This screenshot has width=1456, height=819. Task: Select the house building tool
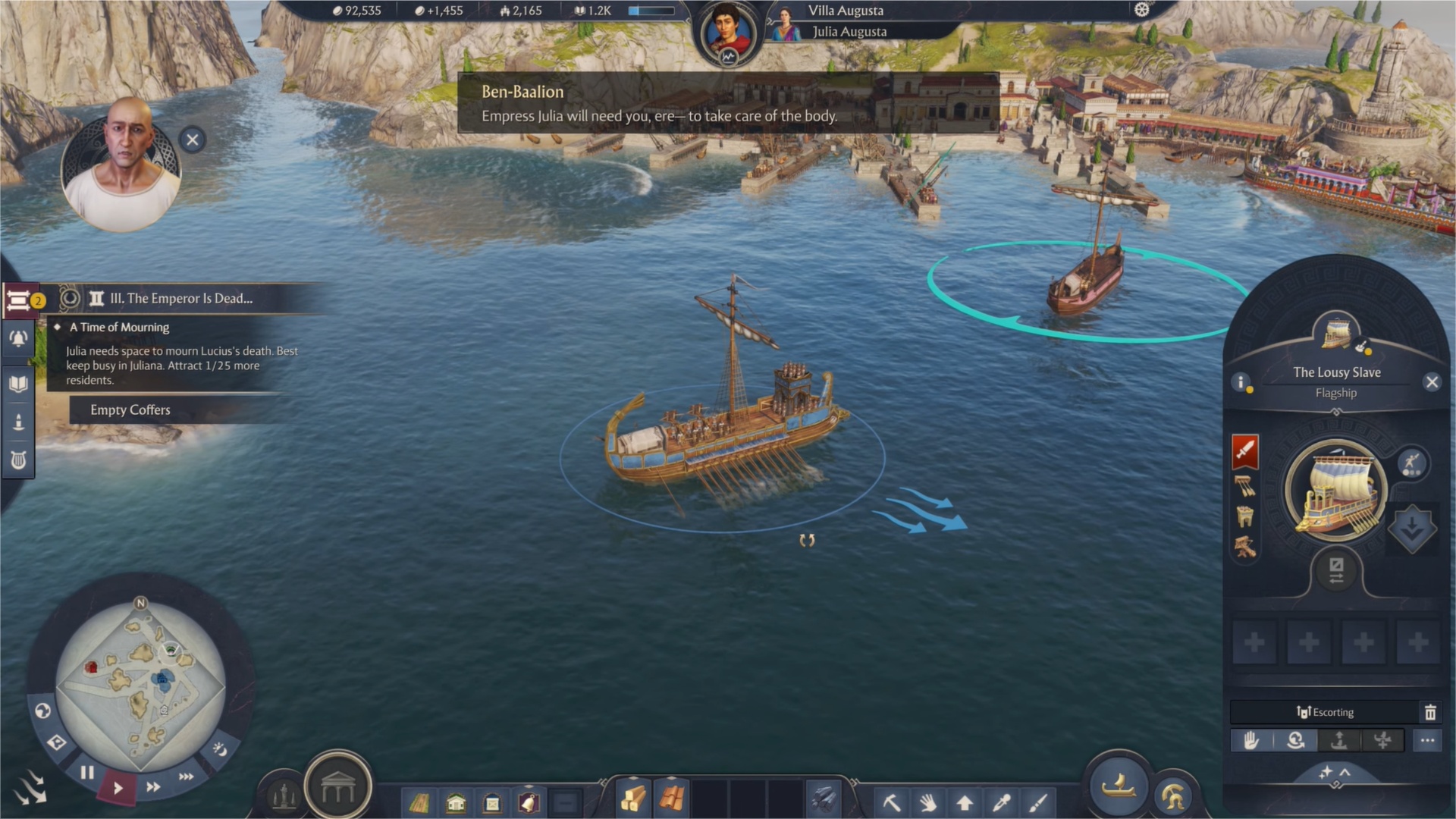click(456, 802)
